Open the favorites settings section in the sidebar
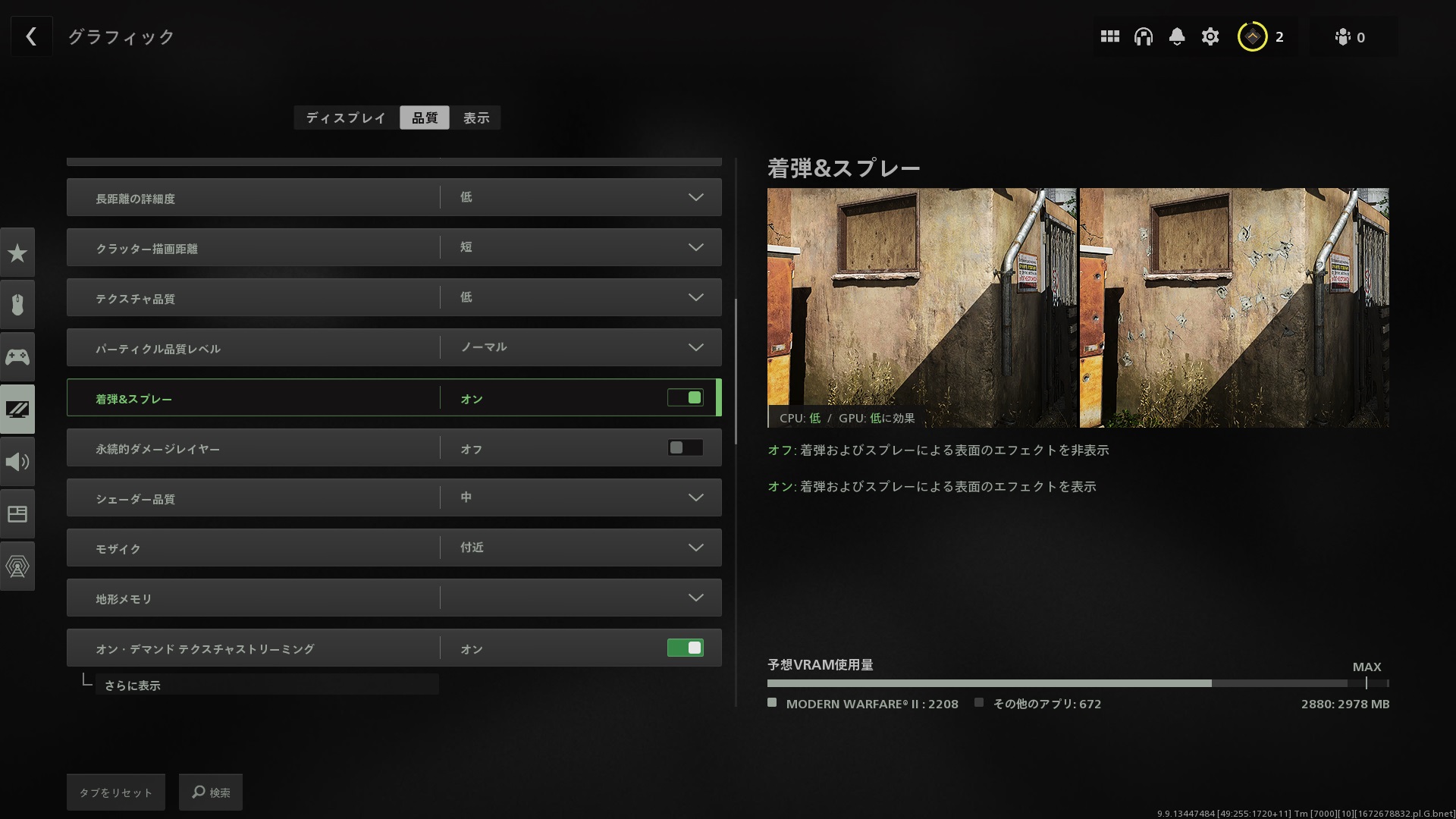Screen dimensions: 1456x819 coord(17,252)
